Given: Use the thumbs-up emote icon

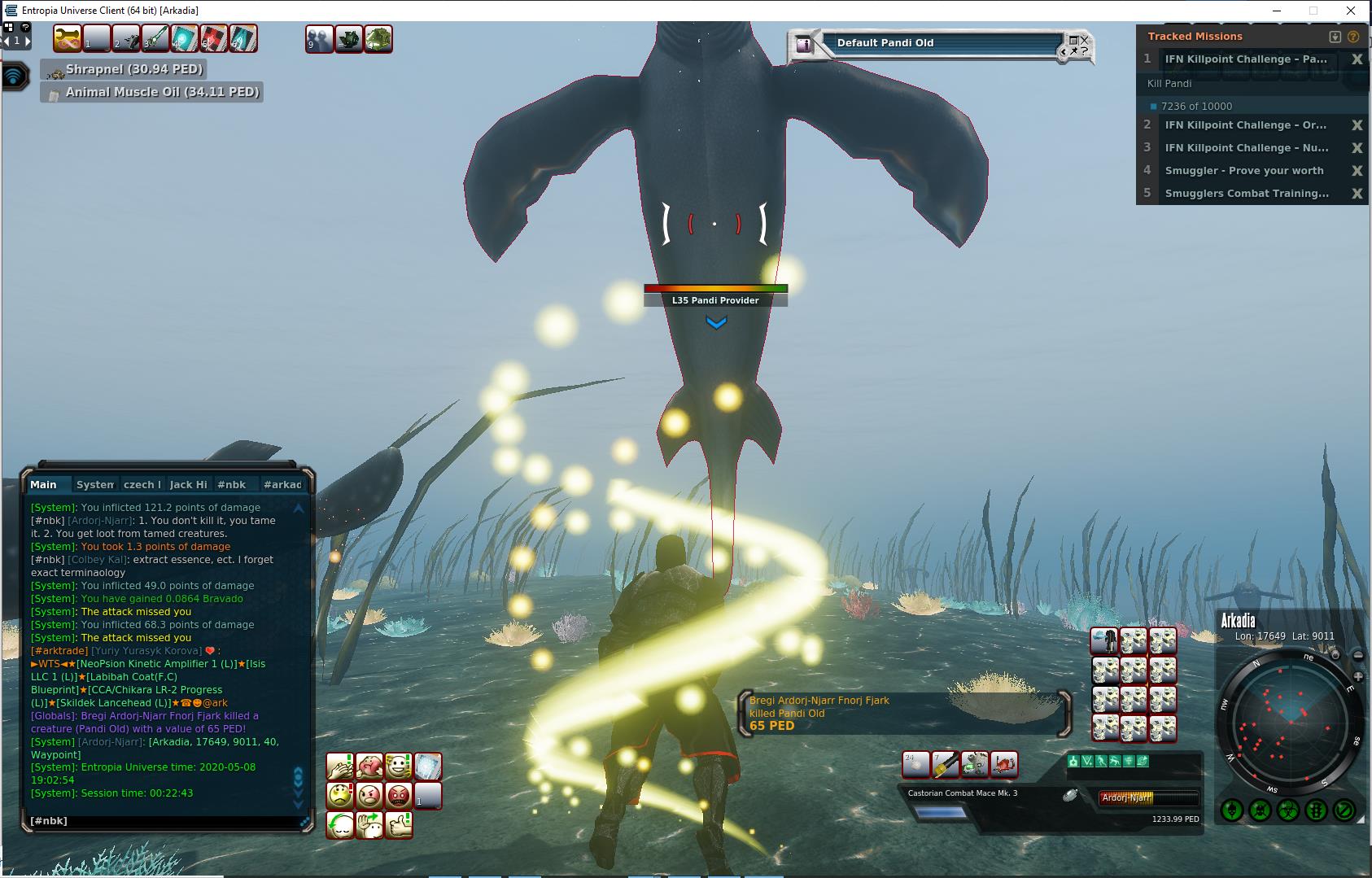Looking at the screenshot, I should (398, 825).
